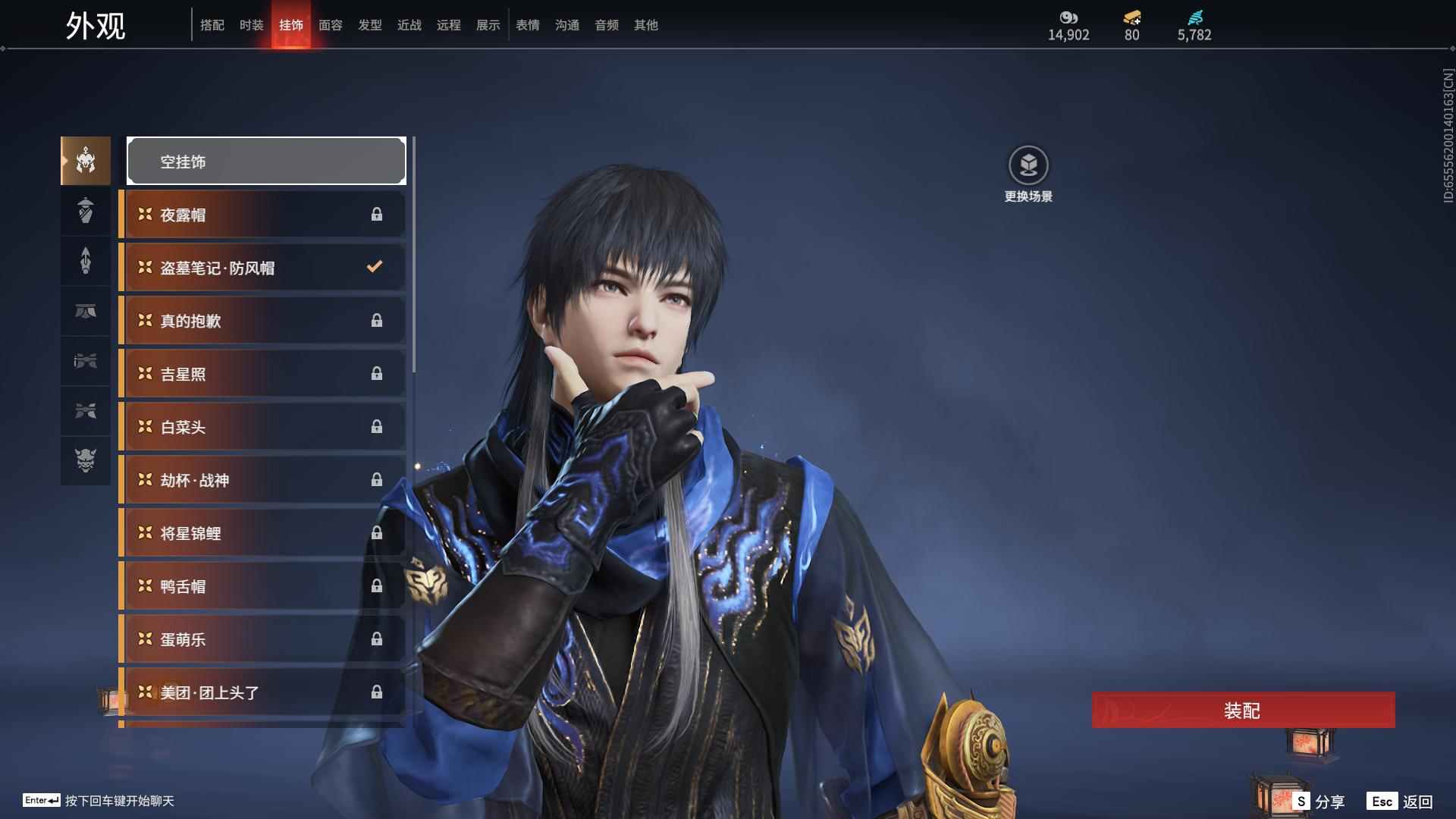The width and height of the screenshot is (1456, 819).
Task: Open the 表情 tab
Action: click(x=527, y=25)
